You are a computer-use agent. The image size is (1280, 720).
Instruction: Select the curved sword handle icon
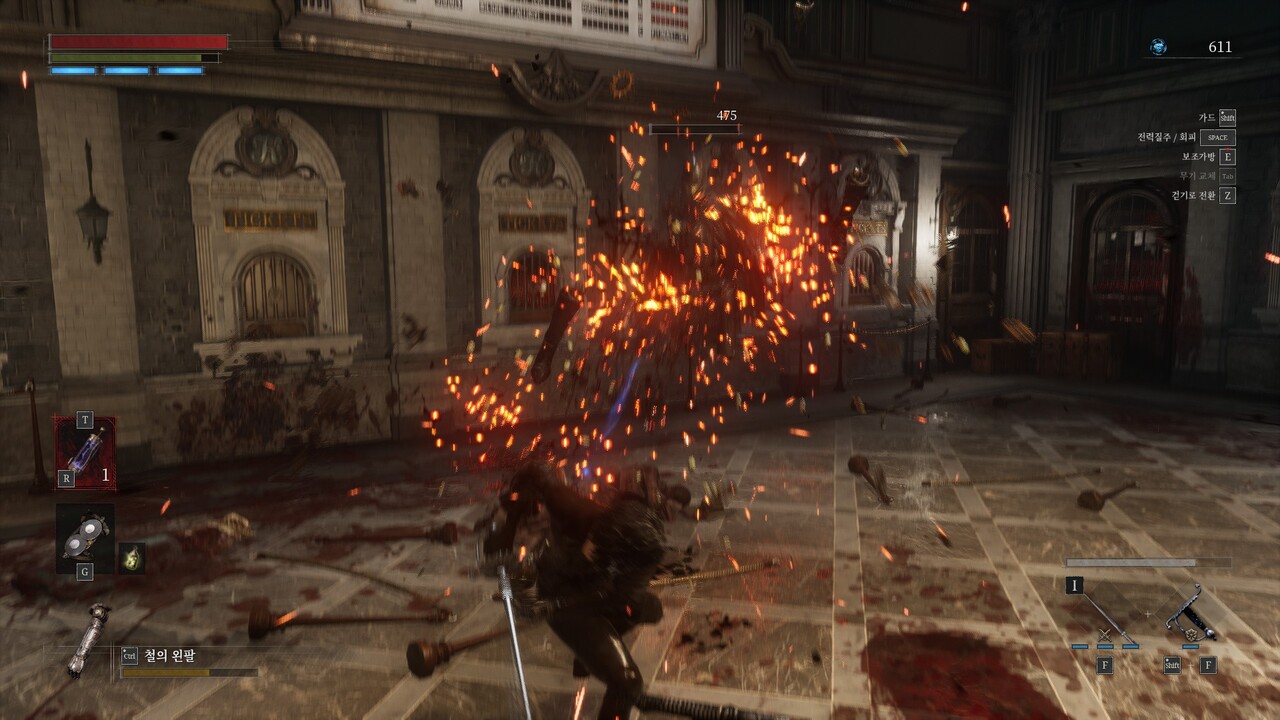(x=1192, y=613)
